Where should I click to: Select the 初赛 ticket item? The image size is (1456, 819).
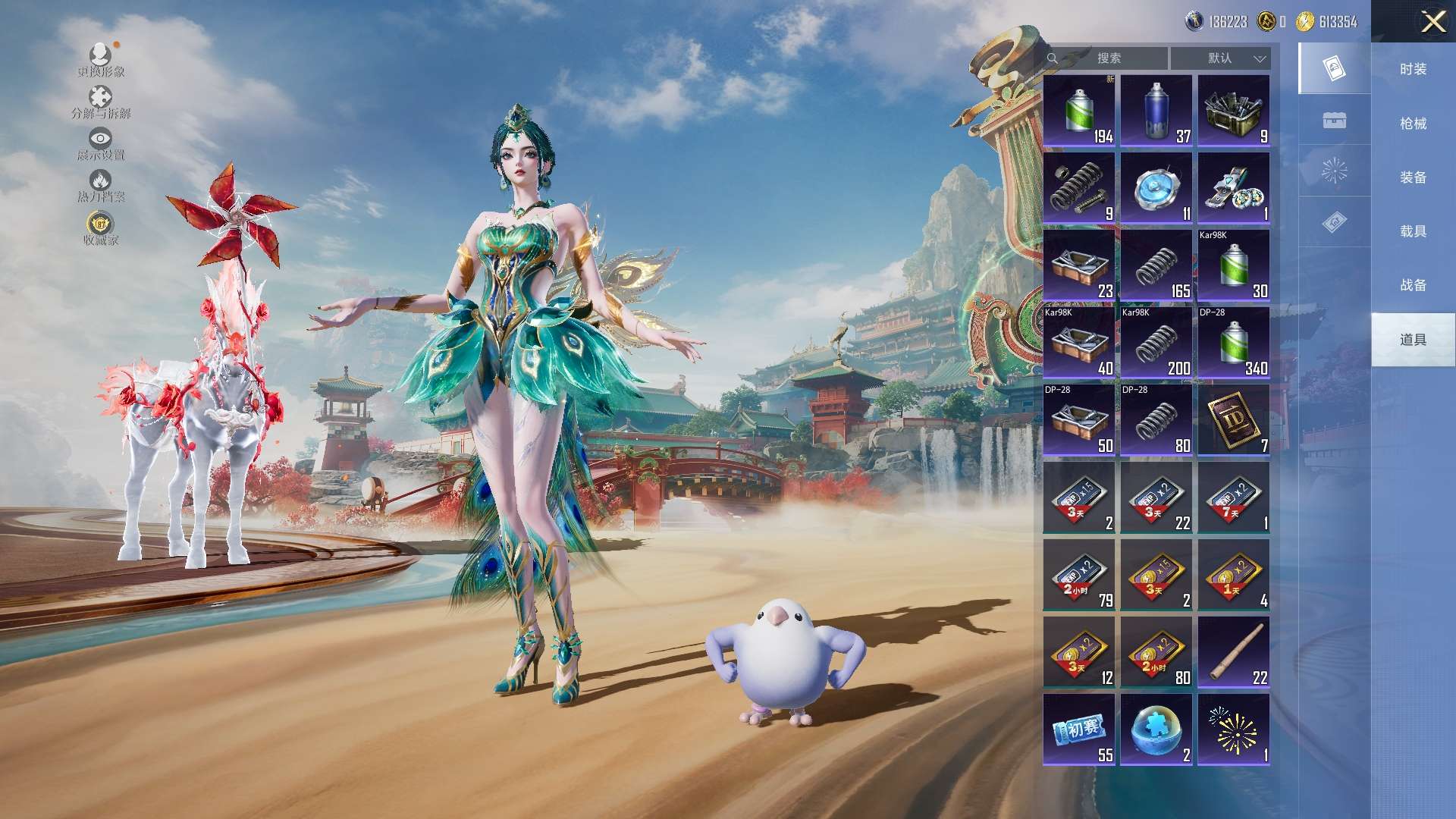(x=1079, y=730)
